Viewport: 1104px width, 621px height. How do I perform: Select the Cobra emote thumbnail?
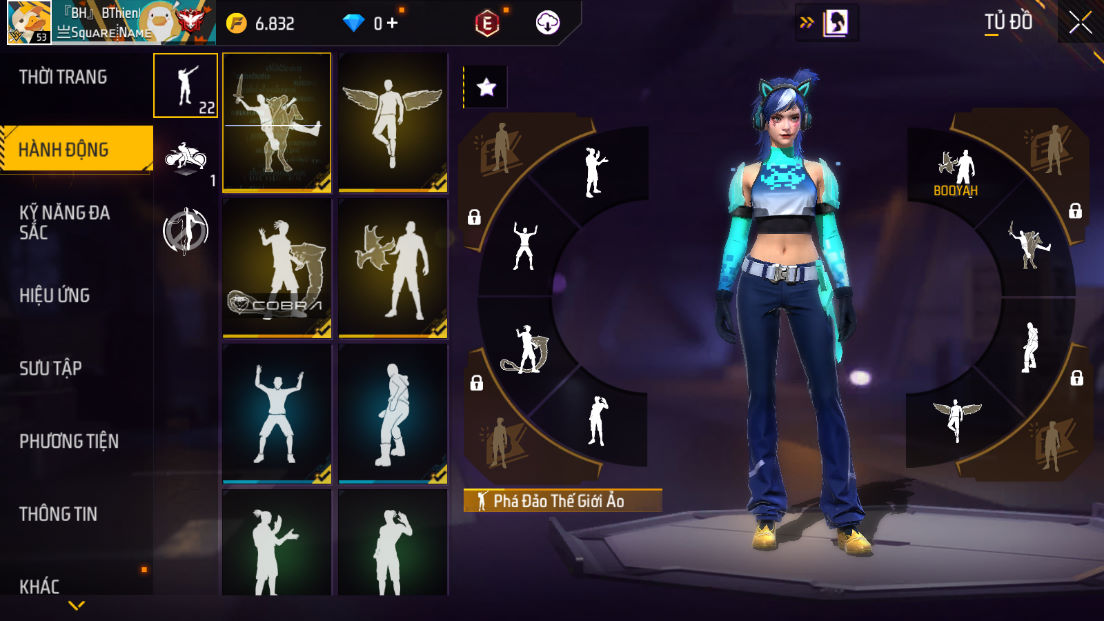pyautogui.click(x=277, y=267)
